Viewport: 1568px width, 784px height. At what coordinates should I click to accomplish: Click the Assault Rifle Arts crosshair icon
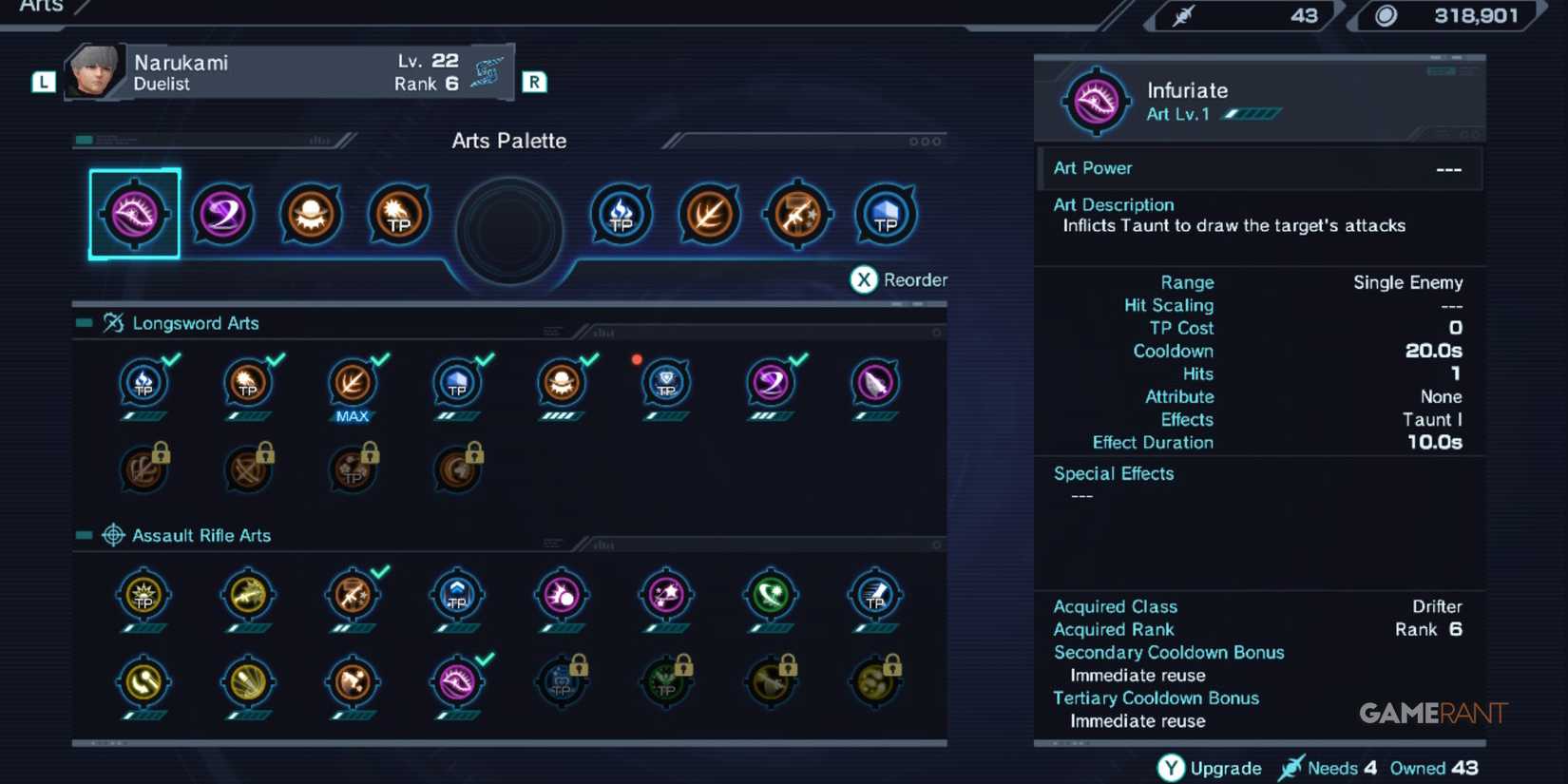[x=114, y=535]
